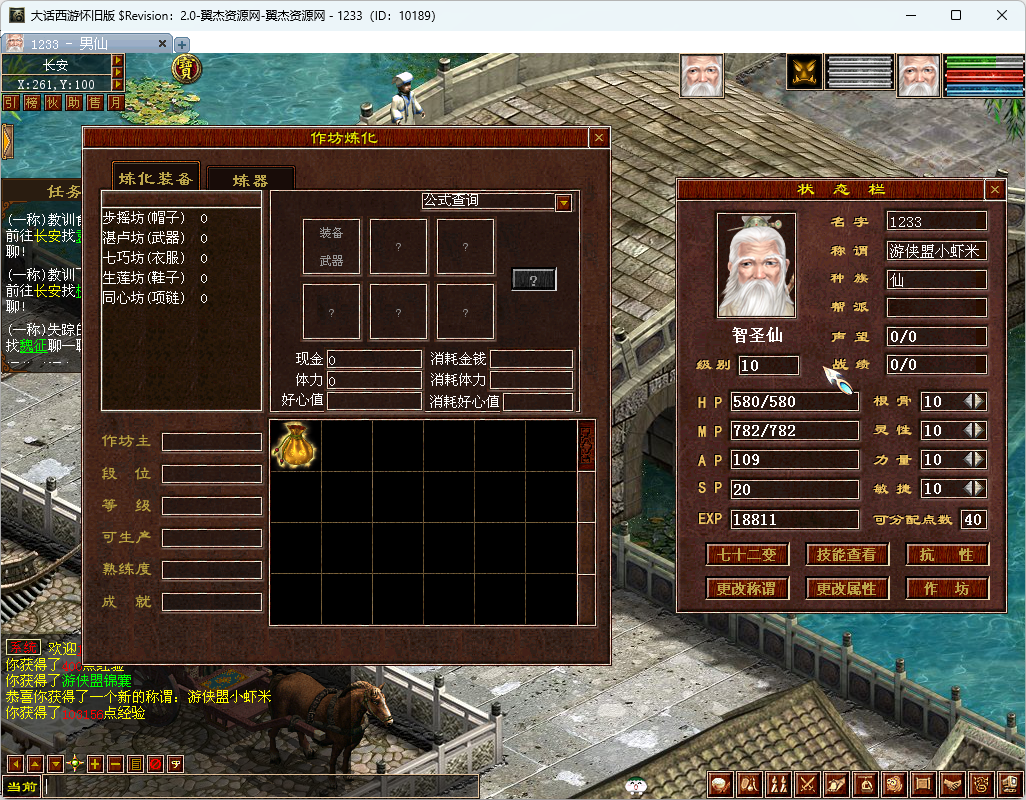Open the gold 宝 treasure icon

tap(186, 68)
